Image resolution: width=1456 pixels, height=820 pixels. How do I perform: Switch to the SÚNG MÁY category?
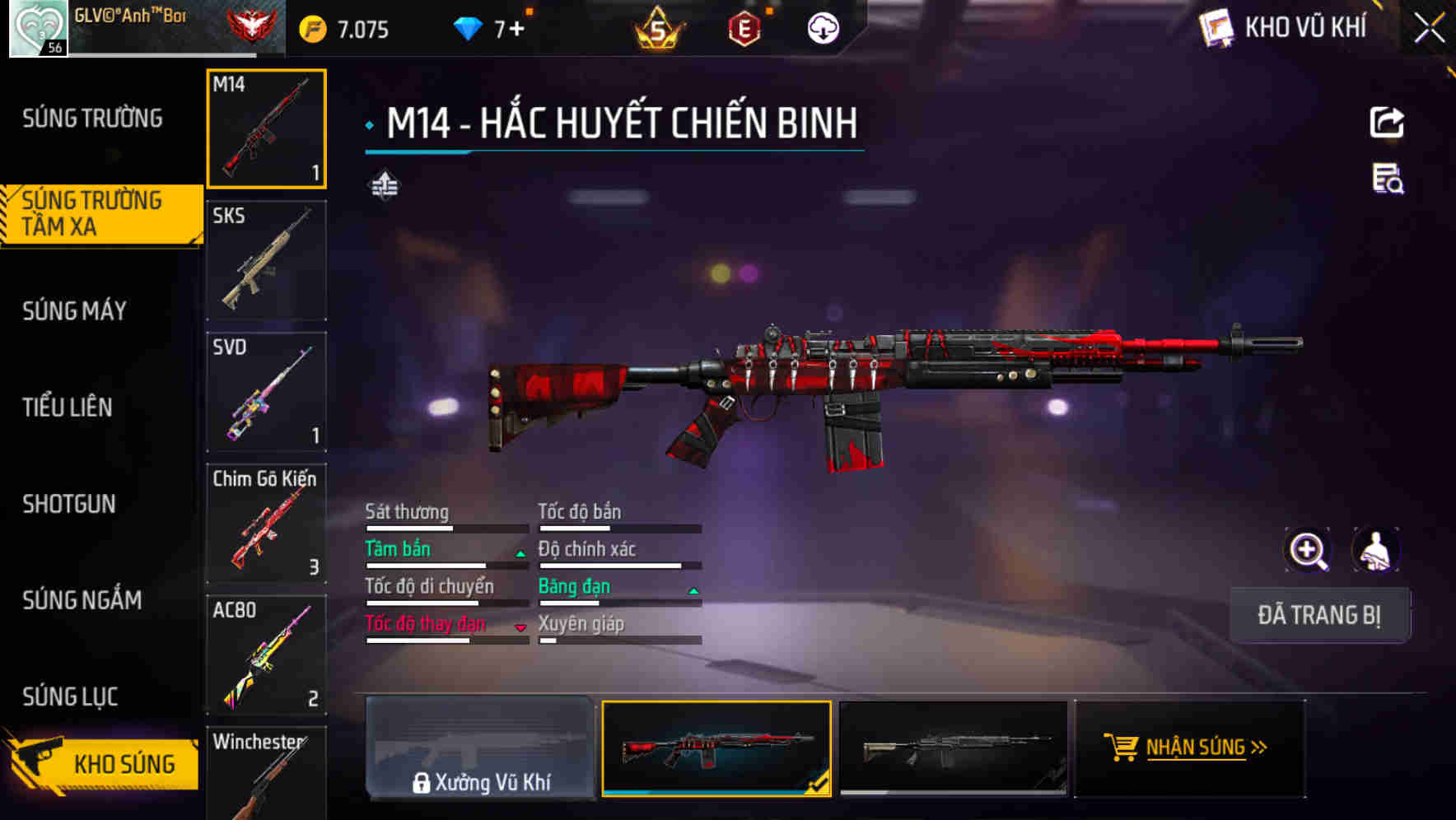[74, 311]
